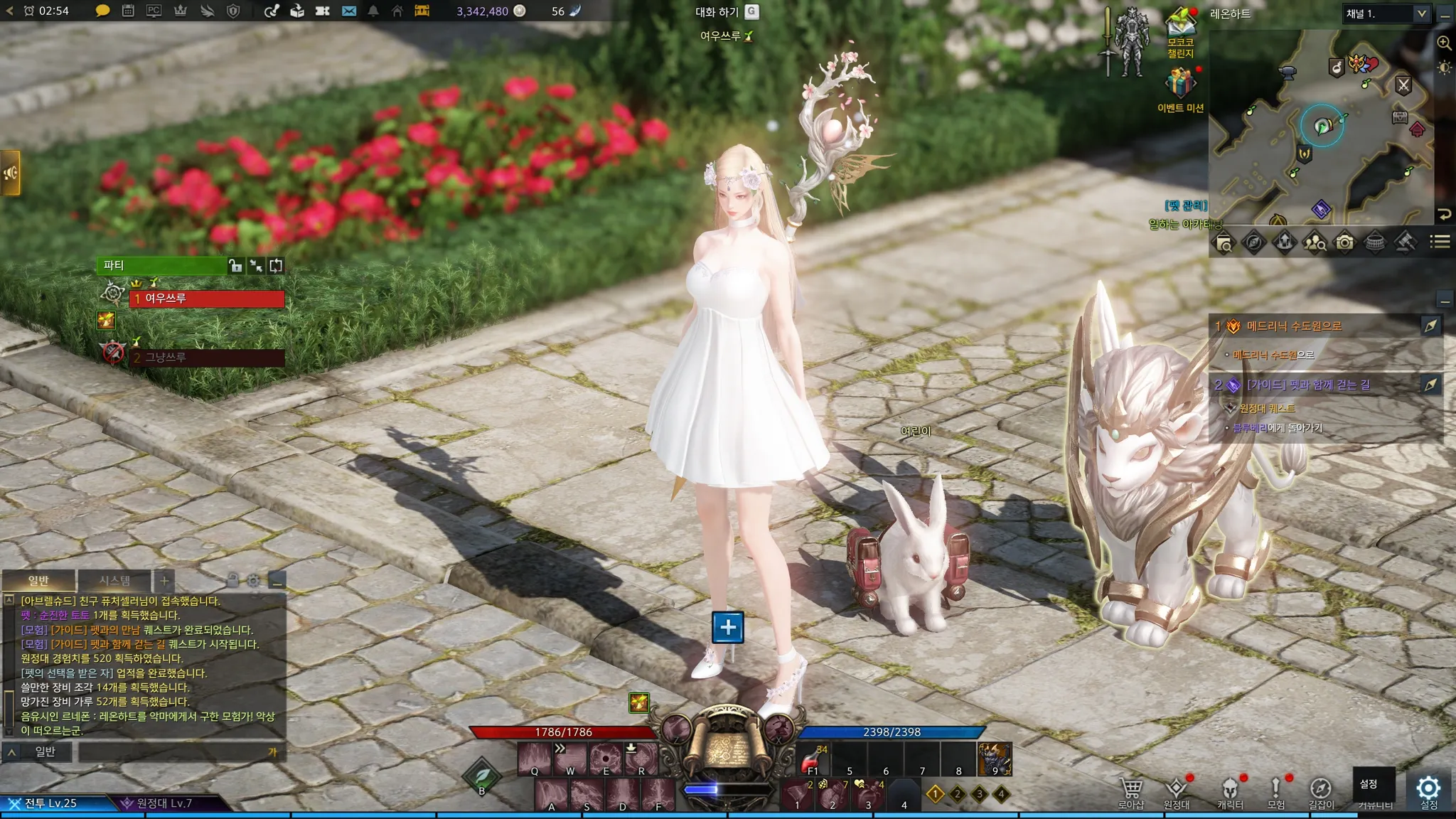Open the Event Mission gift box

[x=1179, y=83]
